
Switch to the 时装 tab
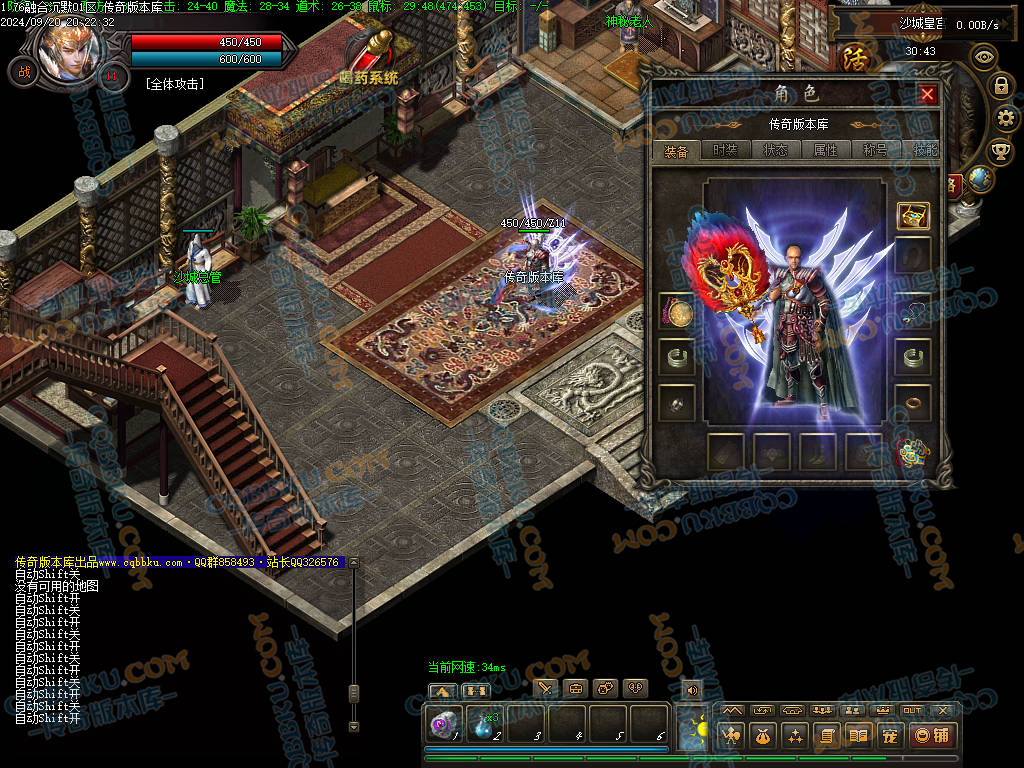725,150
